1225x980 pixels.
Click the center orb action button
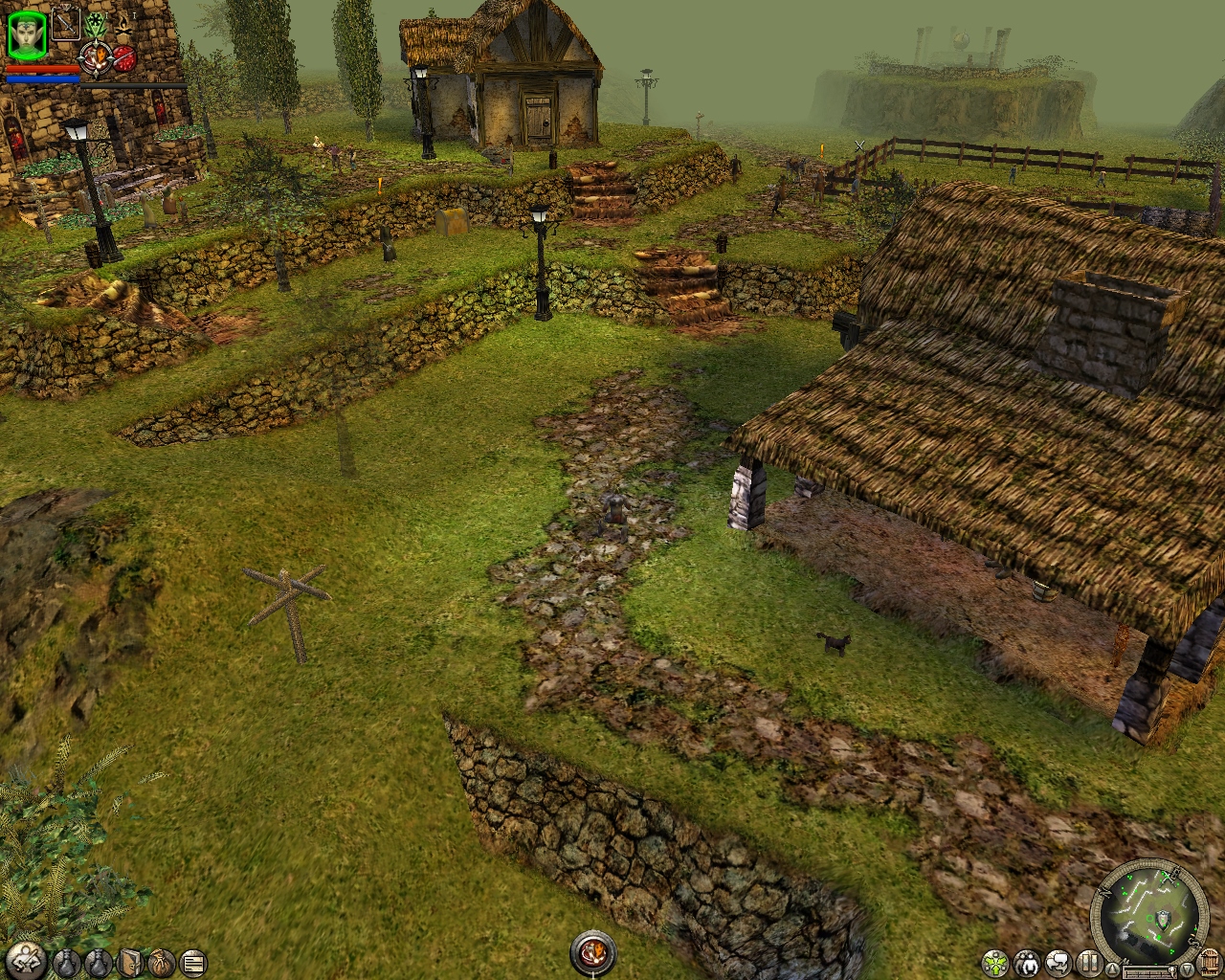click(592, 952)
